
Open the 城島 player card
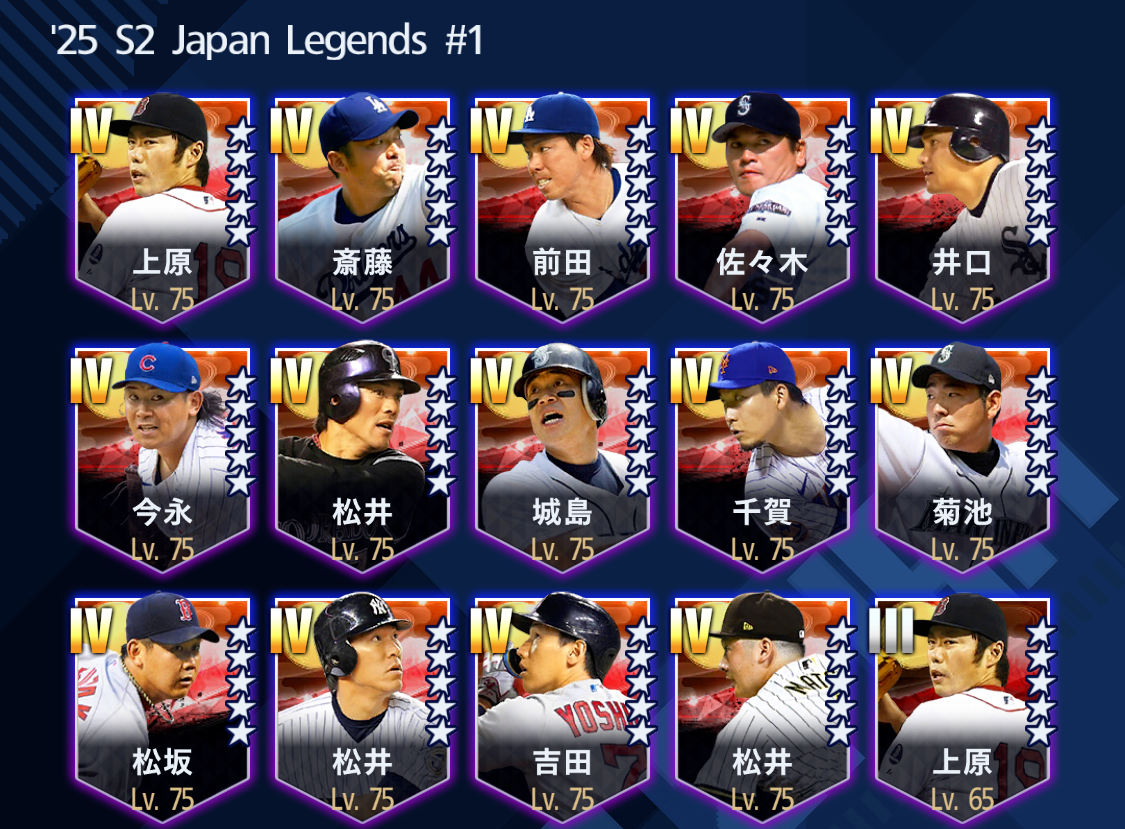pyautogui.click(x=562, y=455)
